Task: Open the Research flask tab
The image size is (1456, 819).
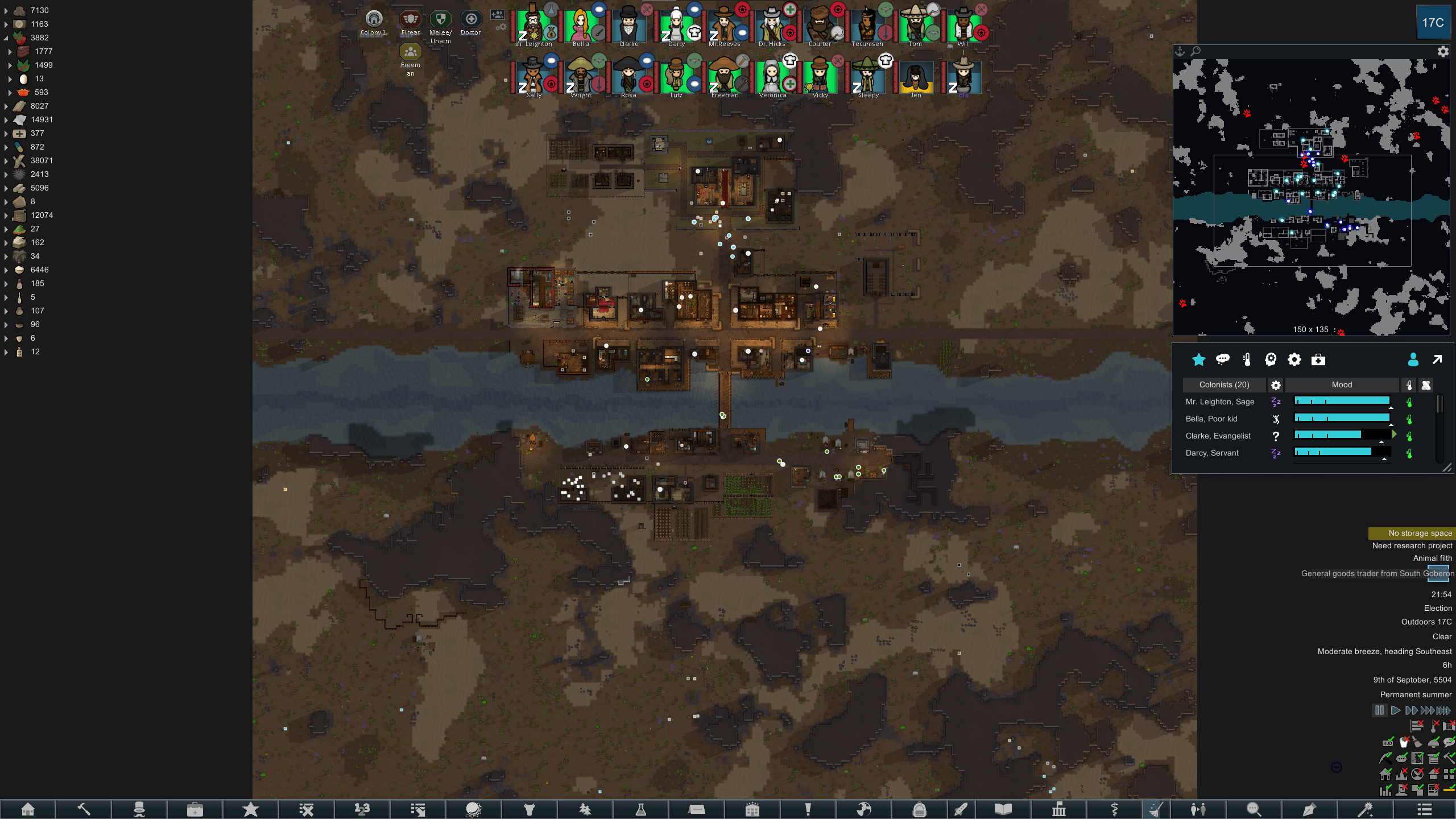Action: click(641, 809)
